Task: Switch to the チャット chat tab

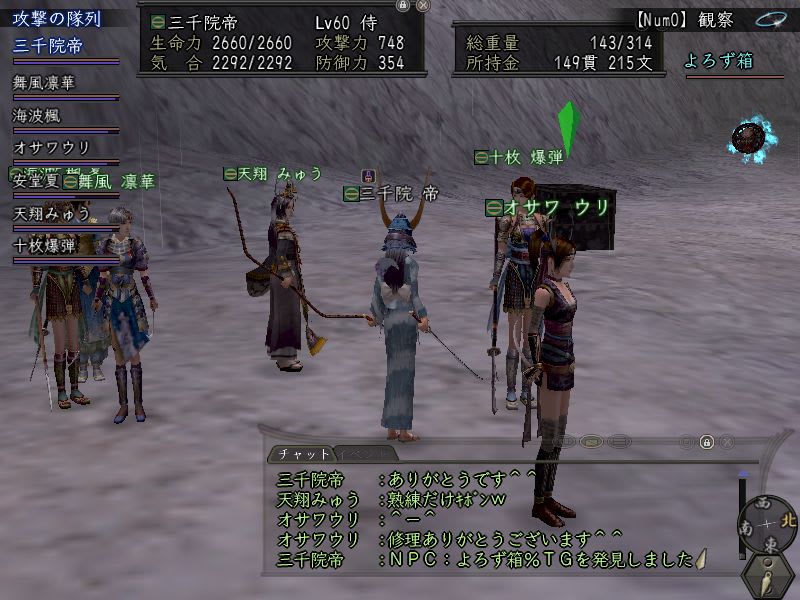Action: [297, 454]
